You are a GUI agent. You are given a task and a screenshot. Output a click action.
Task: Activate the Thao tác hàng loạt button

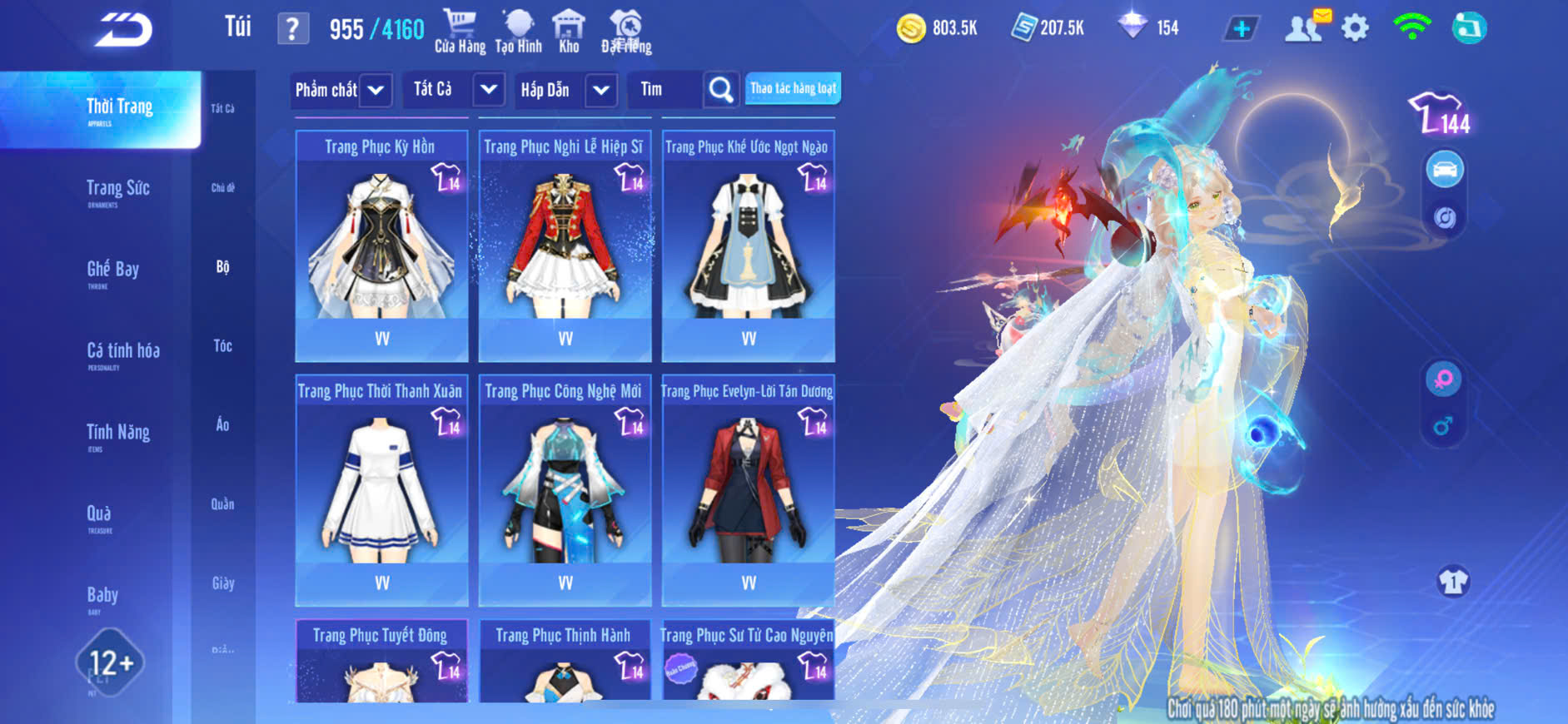(793, 89)
